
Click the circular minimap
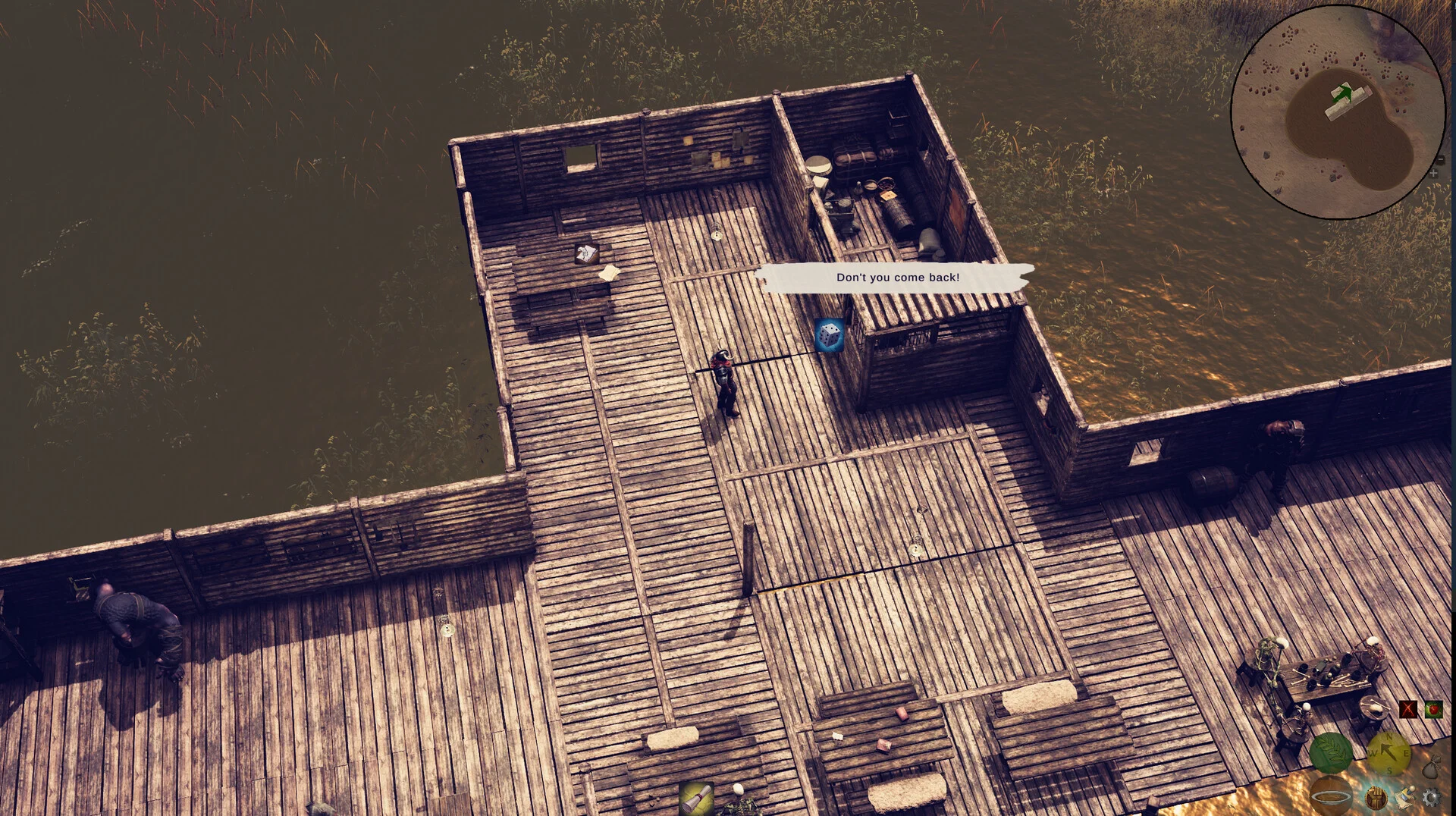pos(1338,112)
